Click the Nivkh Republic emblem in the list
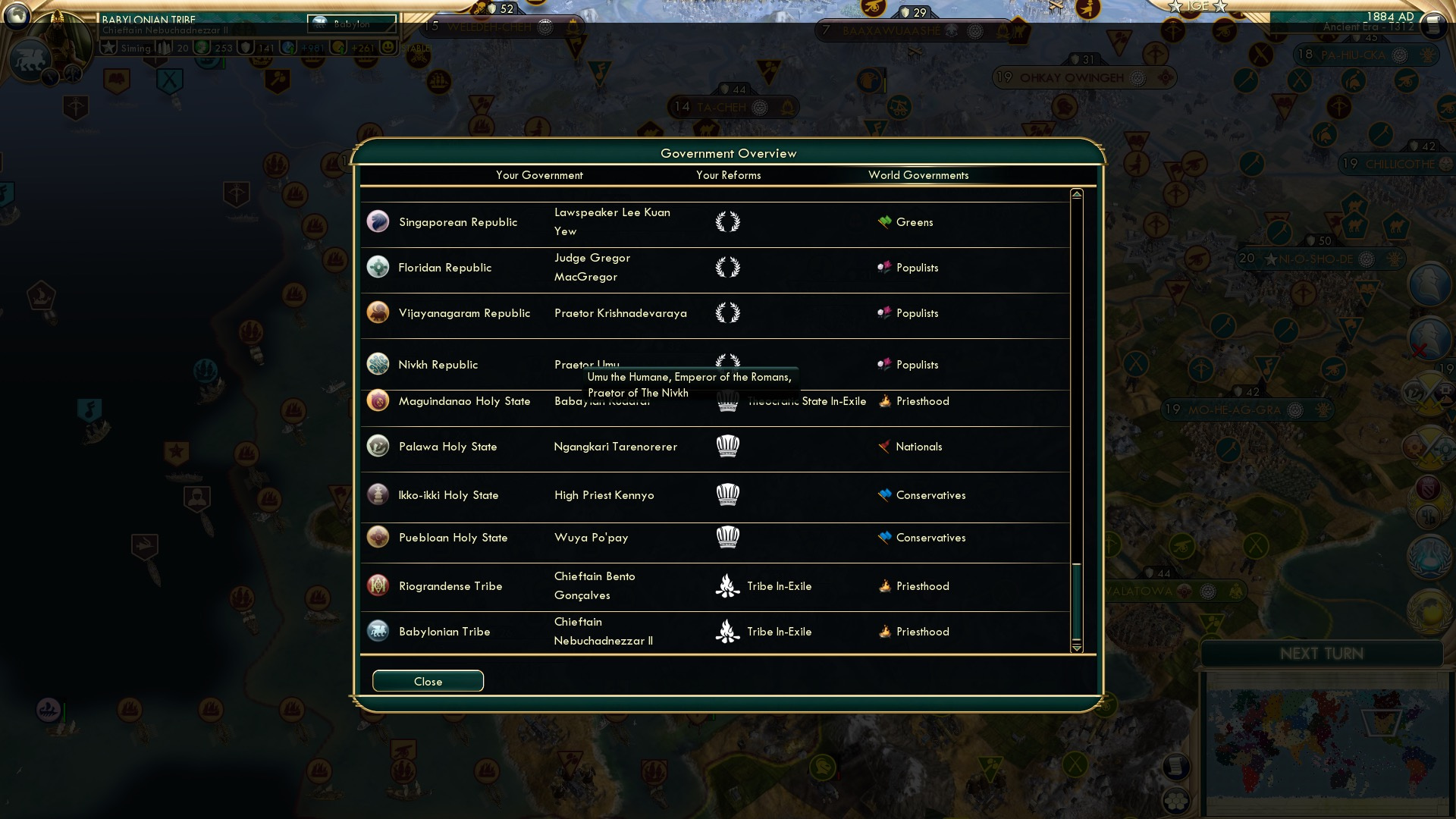The image size is (1456, 819). 378,364
